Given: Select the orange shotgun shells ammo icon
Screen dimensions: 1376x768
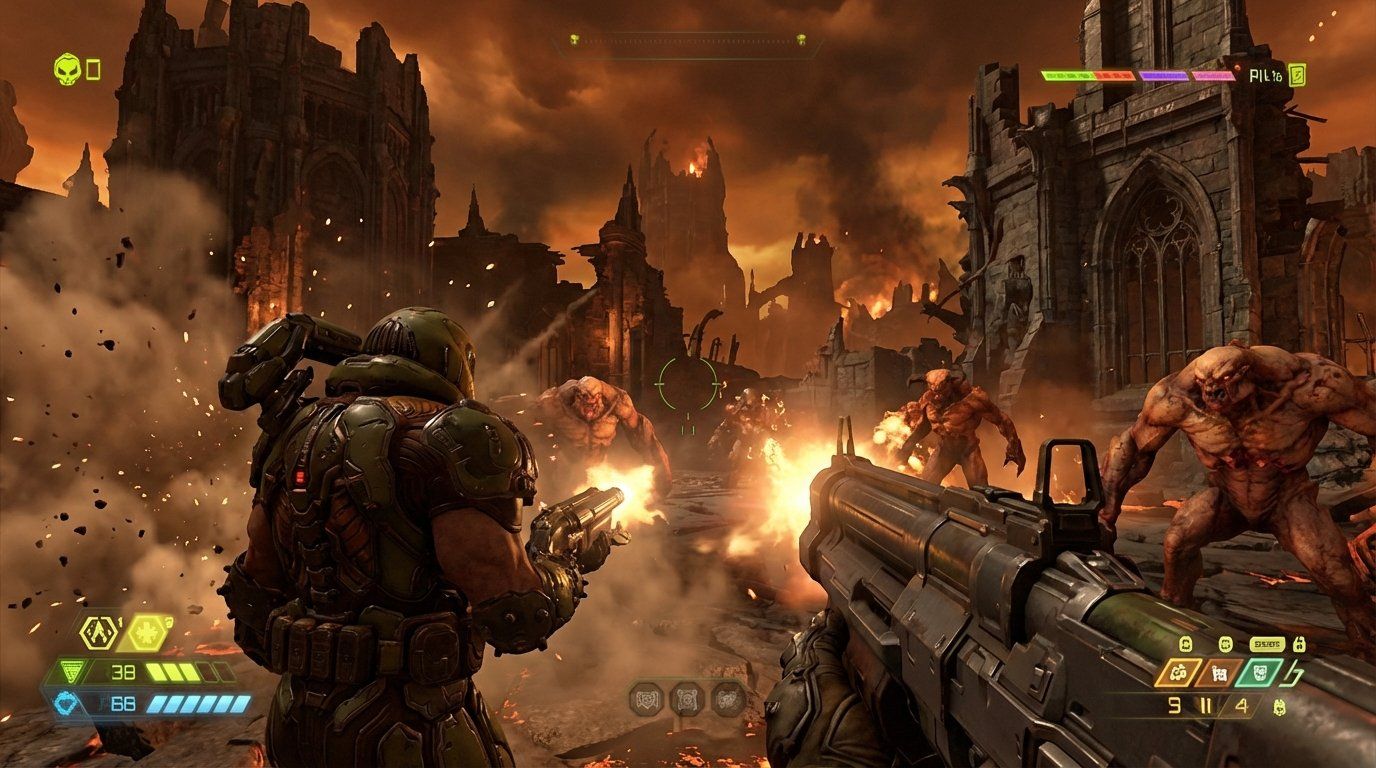Looking at the screenshot, I should (1178, 672).
